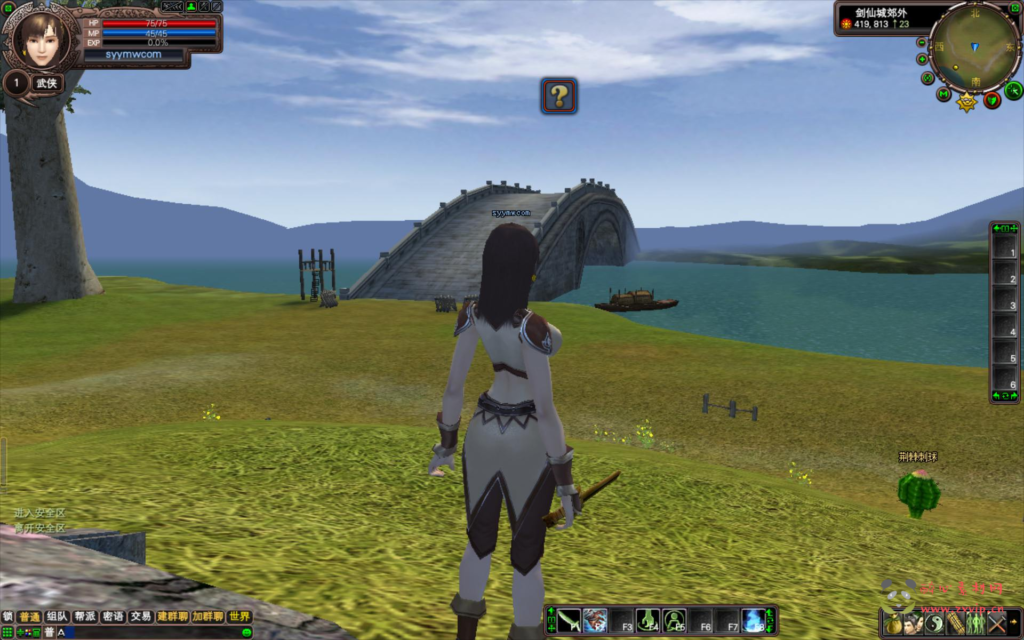
Task: Click the golden sun icon under minimap
Action: [x=967, y=102]
